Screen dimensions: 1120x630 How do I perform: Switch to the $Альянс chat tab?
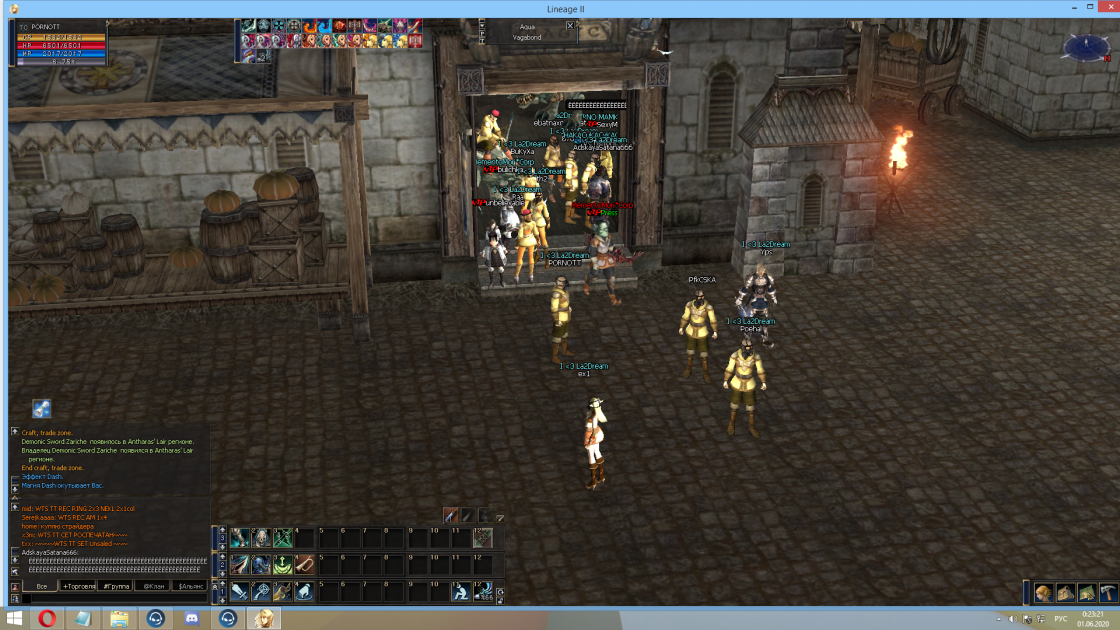tap(190, 586)
